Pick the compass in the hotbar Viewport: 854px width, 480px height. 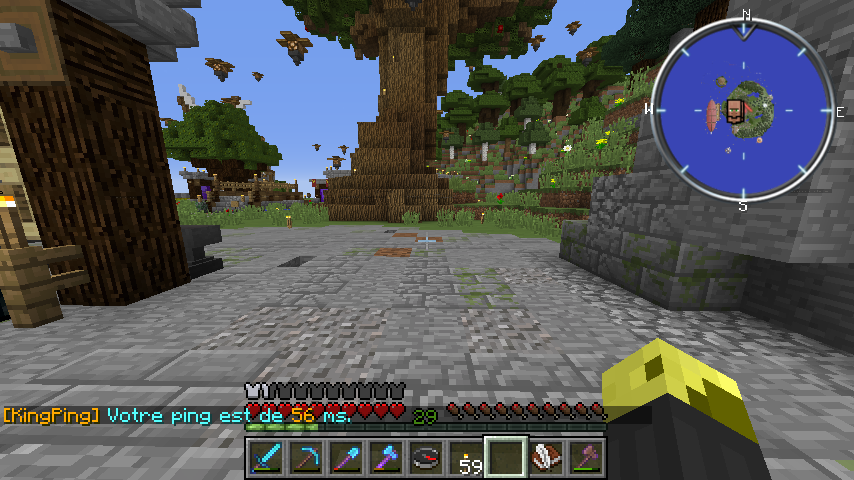[425, 458]
